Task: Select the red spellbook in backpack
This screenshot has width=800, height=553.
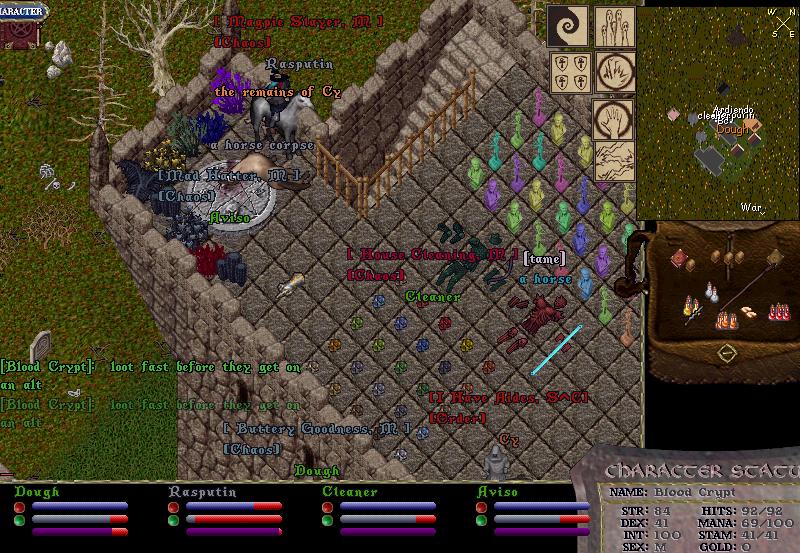Action: point(680,259)
